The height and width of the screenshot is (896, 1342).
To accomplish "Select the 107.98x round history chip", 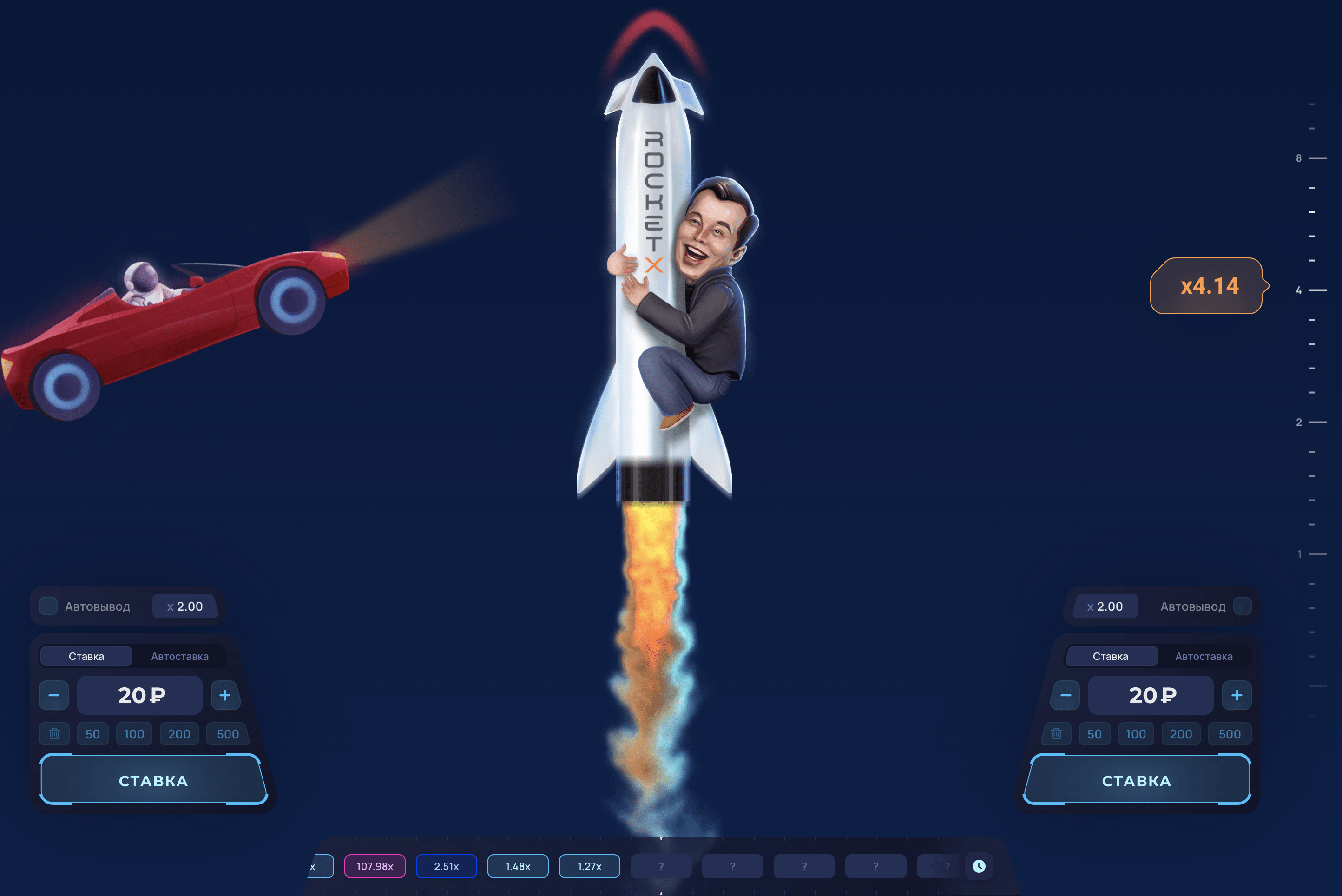I will click(375, 866).
